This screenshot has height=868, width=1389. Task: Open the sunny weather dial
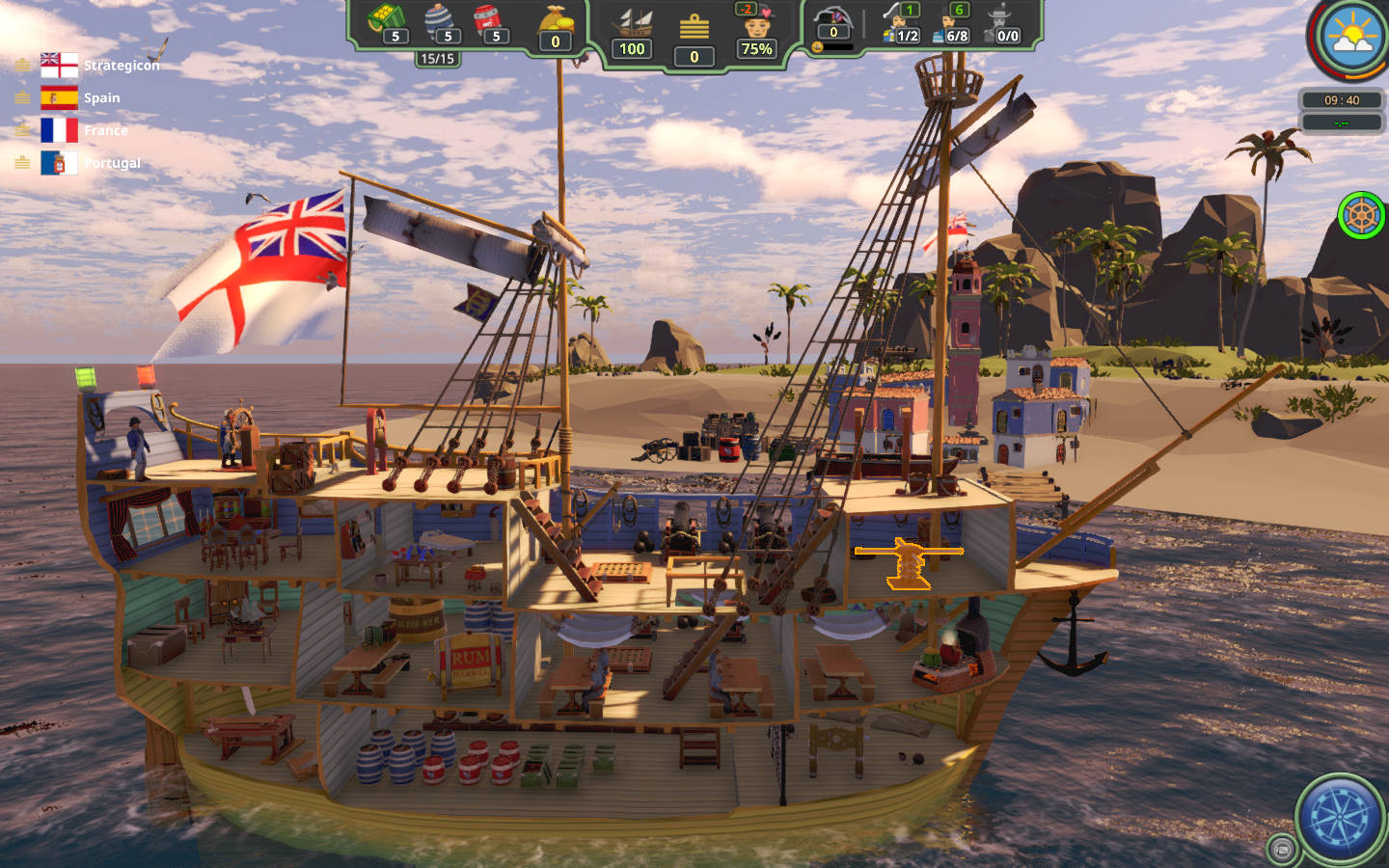(1352, 36)
